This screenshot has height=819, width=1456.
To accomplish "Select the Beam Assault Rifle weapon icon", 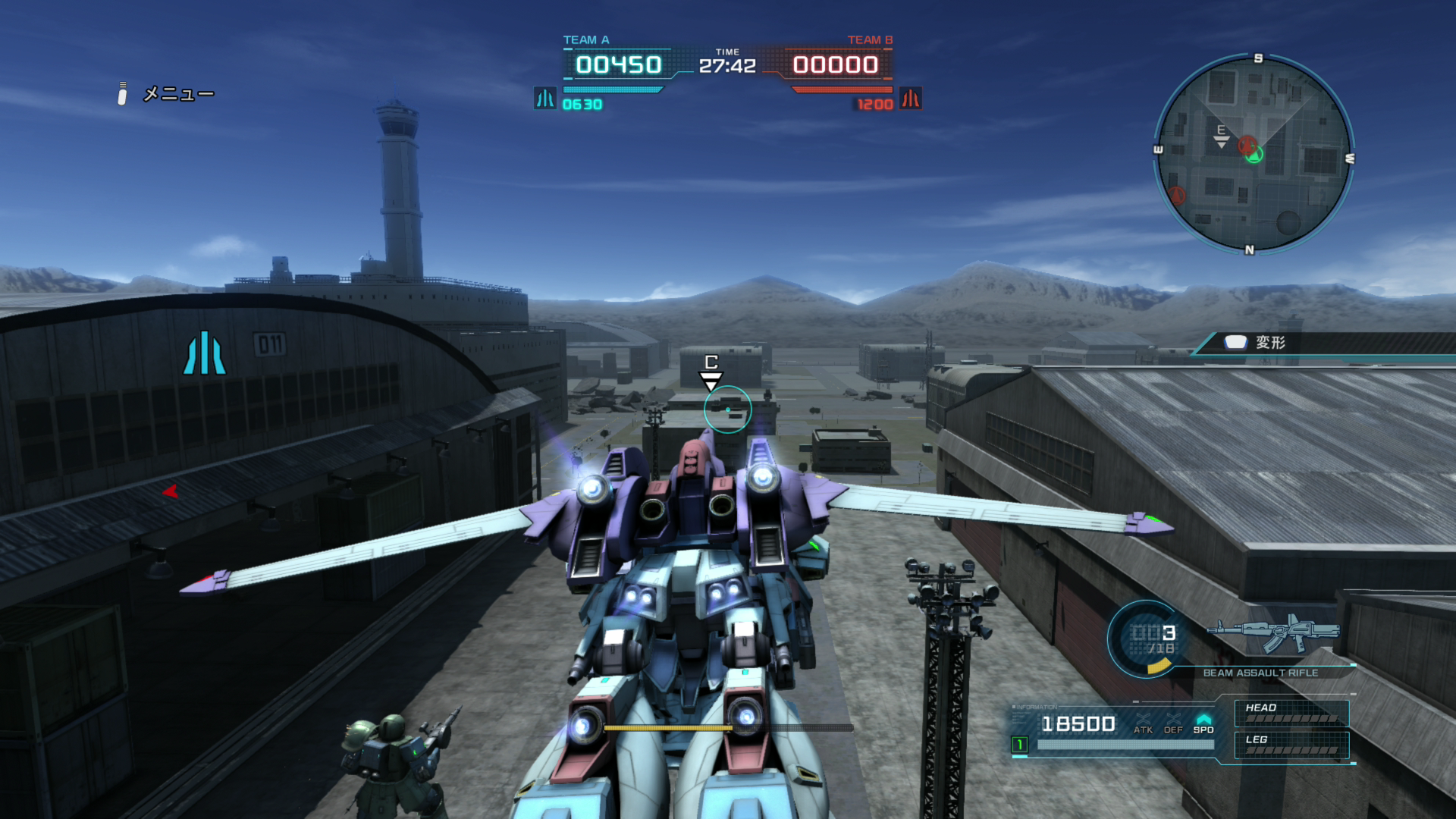I will (1275, 634).
